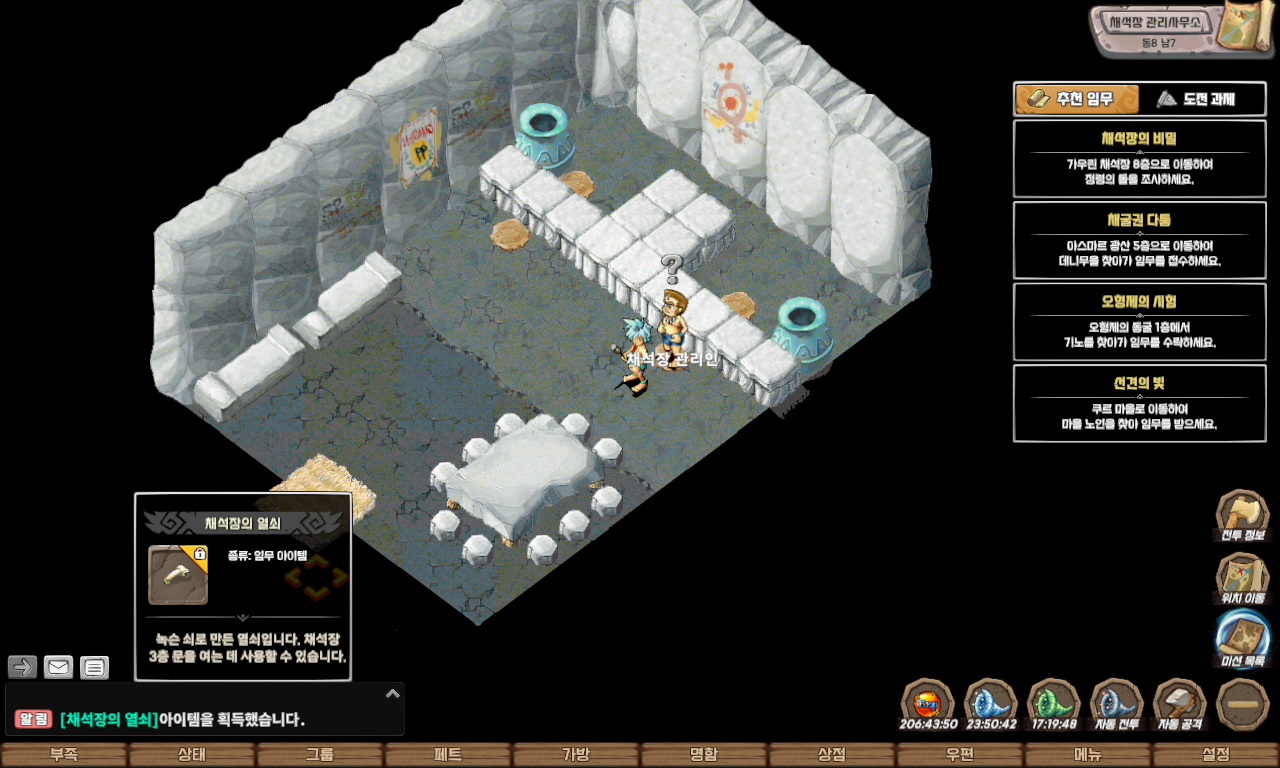The image size is (1280, 768).
Task: Open the 설정 settings menu
Action: 1216,755
